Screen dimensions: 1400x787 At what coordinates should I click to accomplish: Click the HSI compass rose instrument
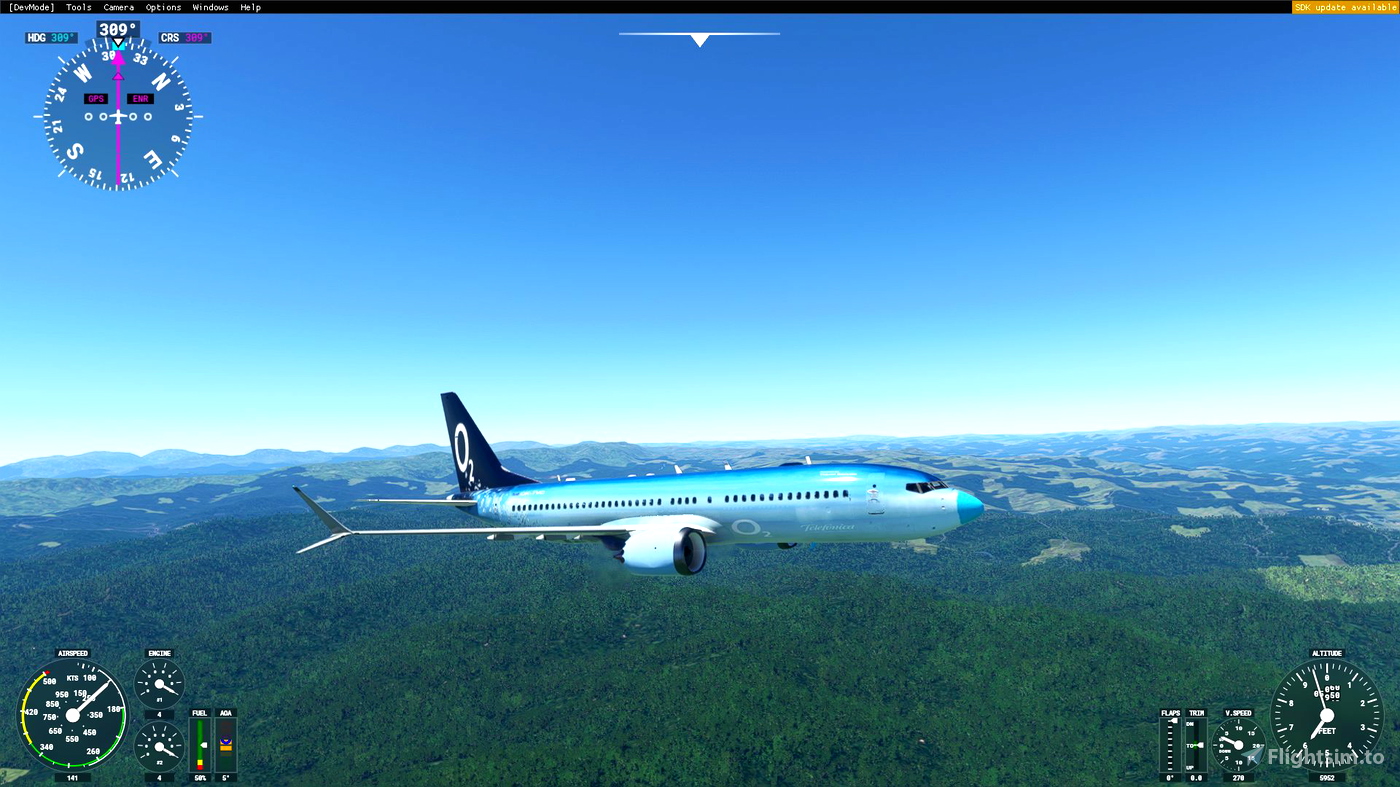tap(117, 115)
